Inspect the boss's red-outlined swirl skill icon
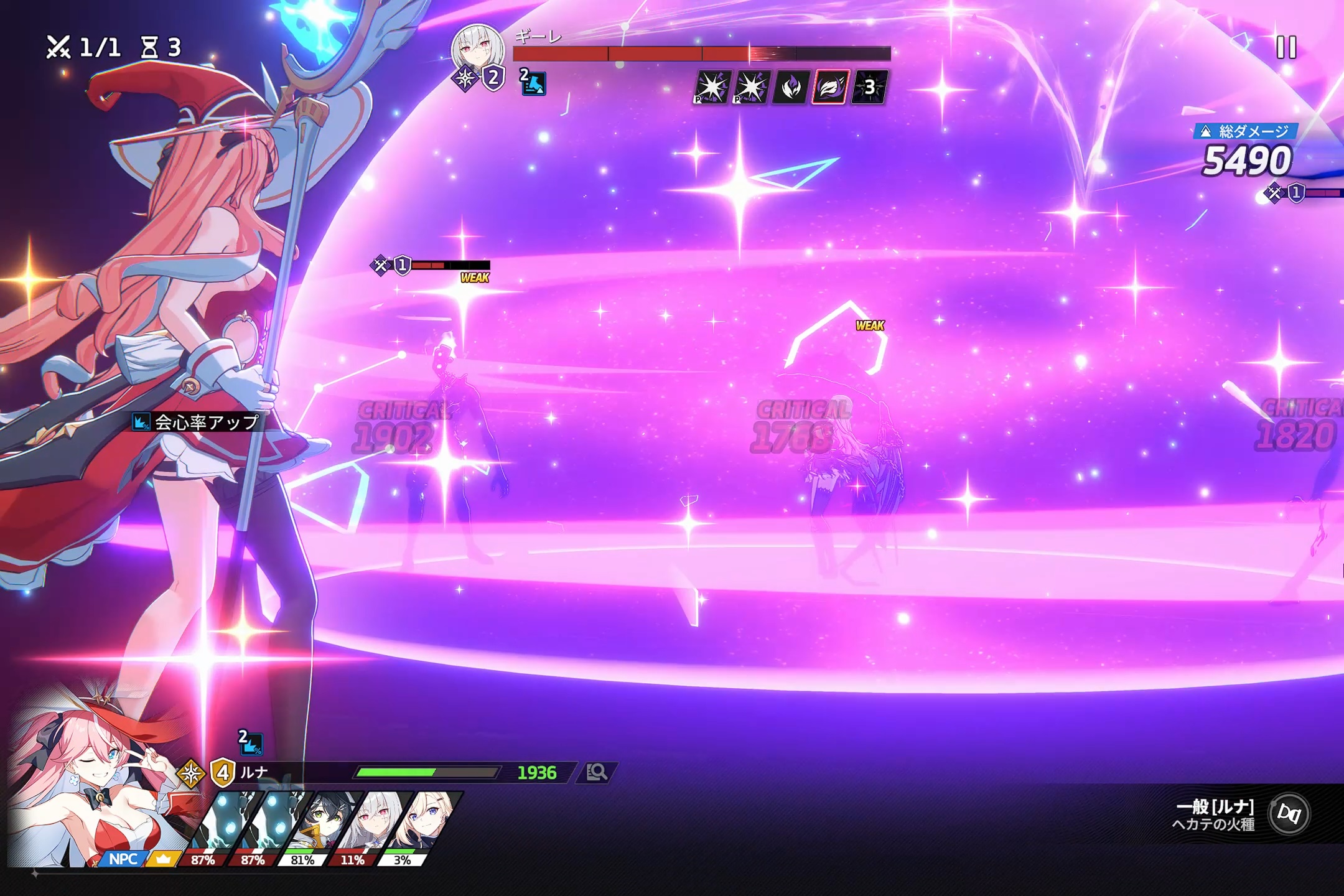This screenshot has height=896, width=1344. [830, 87]
